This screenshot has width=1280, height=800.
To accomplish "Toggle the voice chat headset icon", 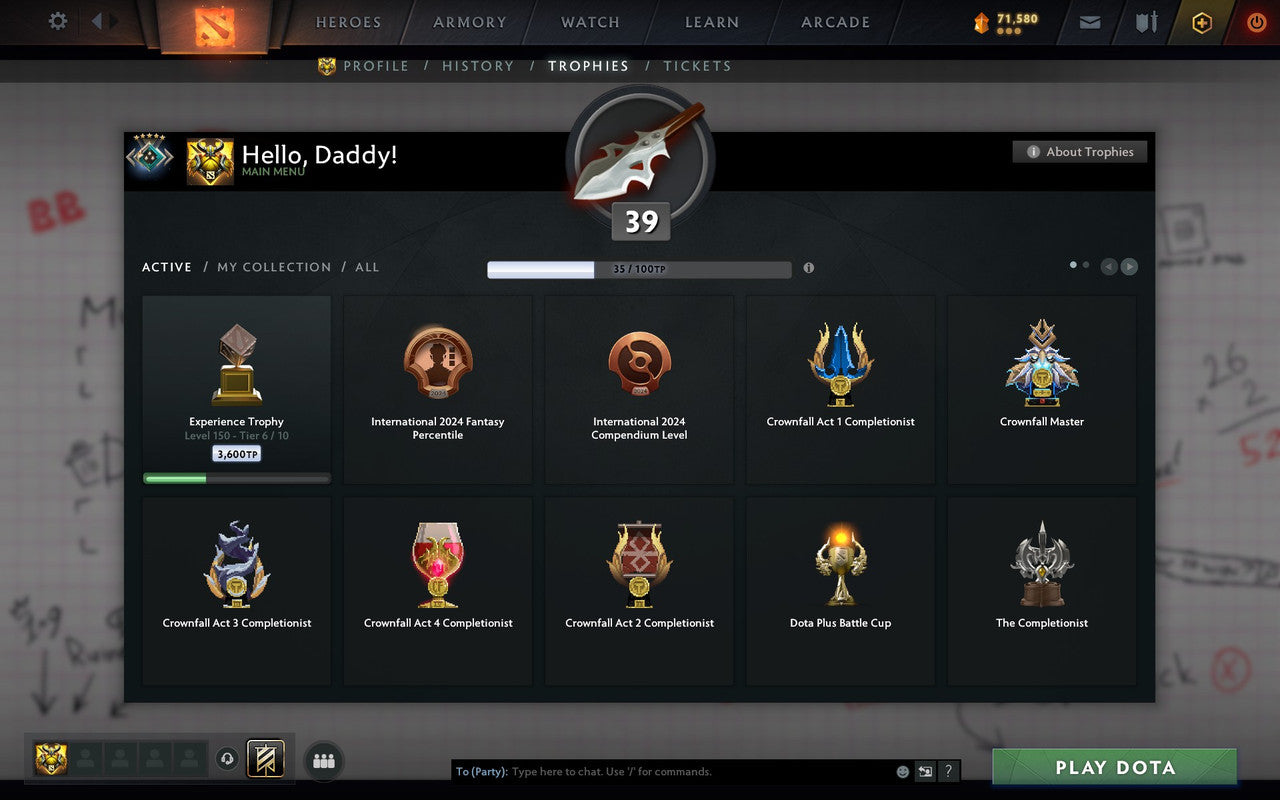I will [x=227, y=760].
